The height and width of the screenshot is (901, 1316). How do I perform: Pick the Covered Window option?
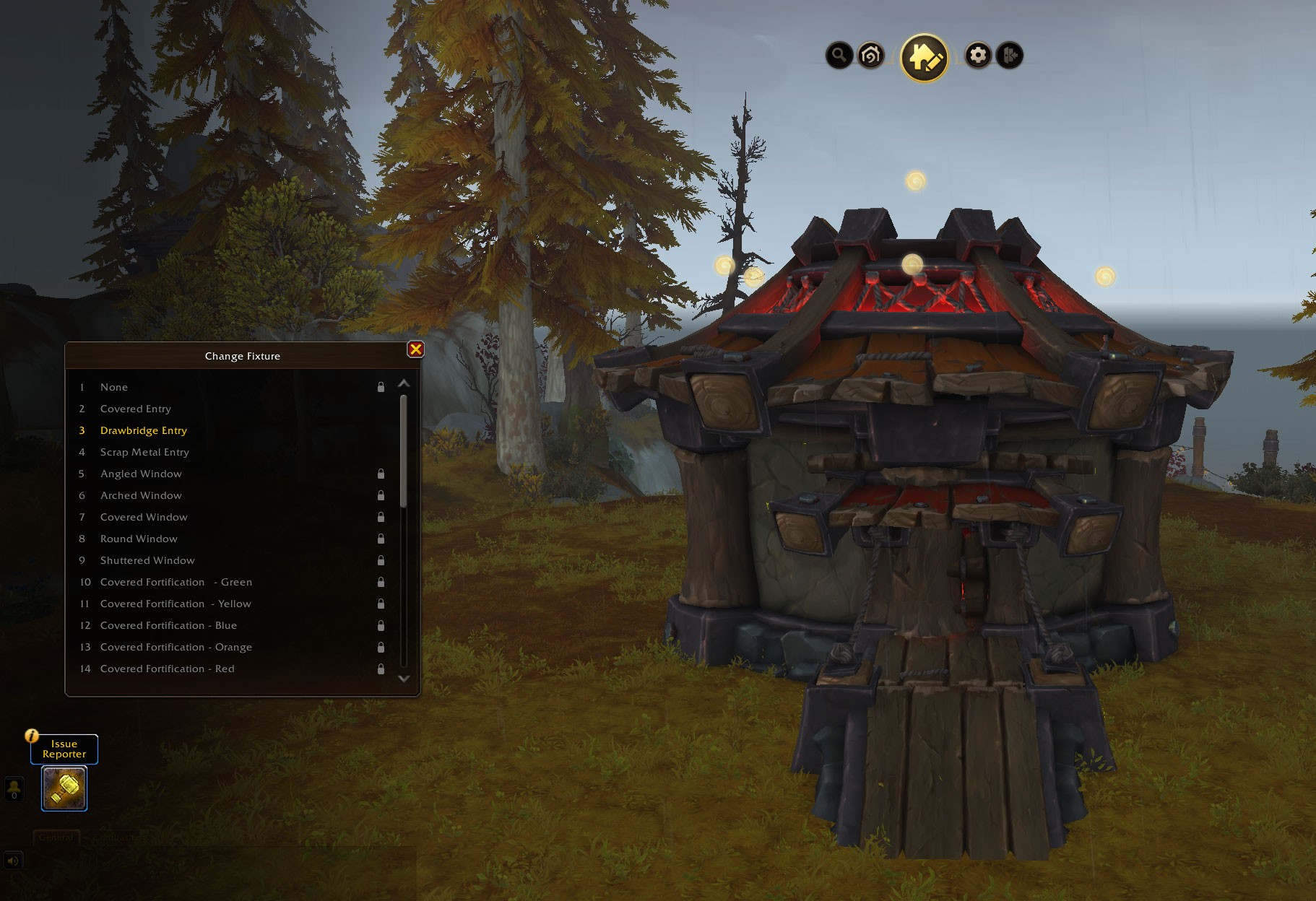coord(144,517)
